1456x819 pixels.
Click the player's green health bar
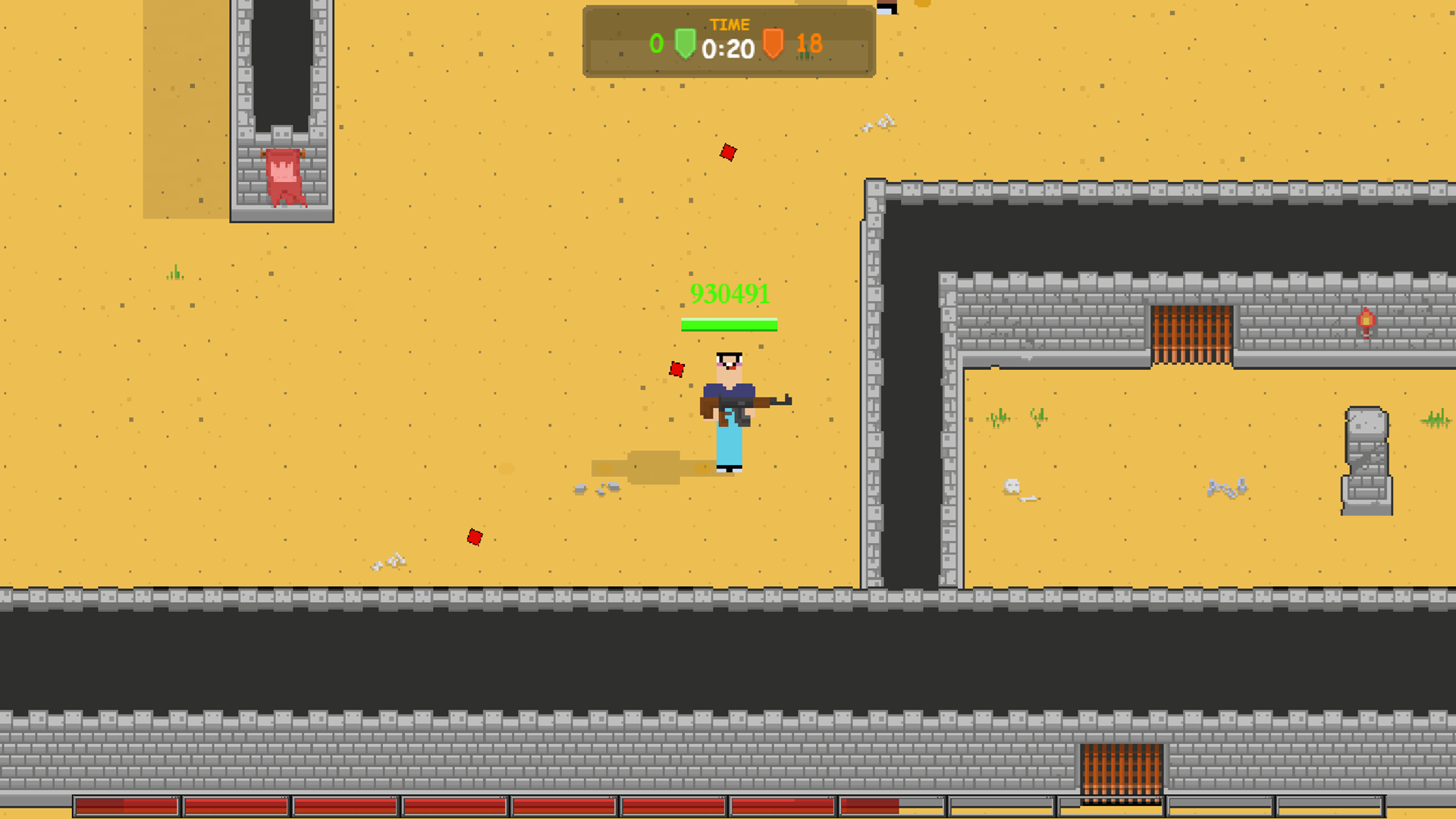tap(730, 325)
